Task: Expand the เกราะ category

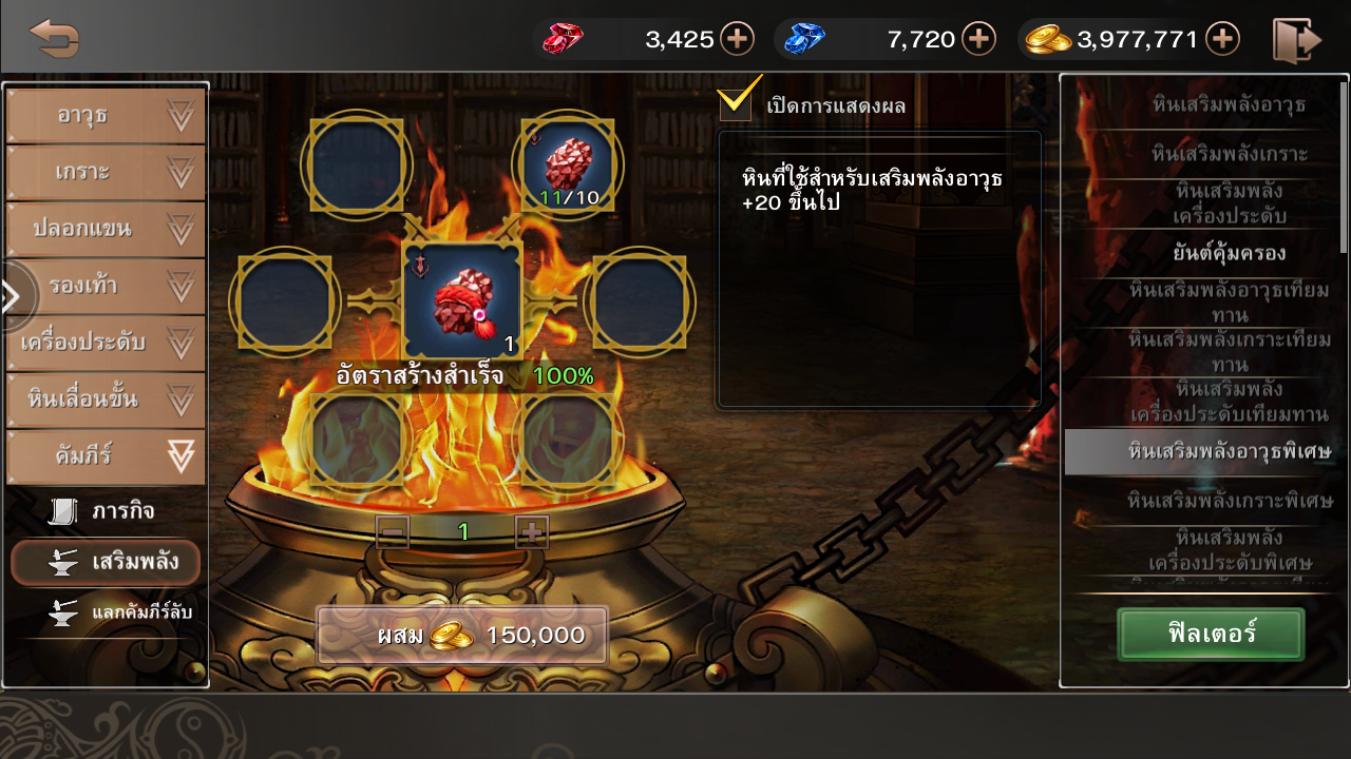Action: pos(106,173)
